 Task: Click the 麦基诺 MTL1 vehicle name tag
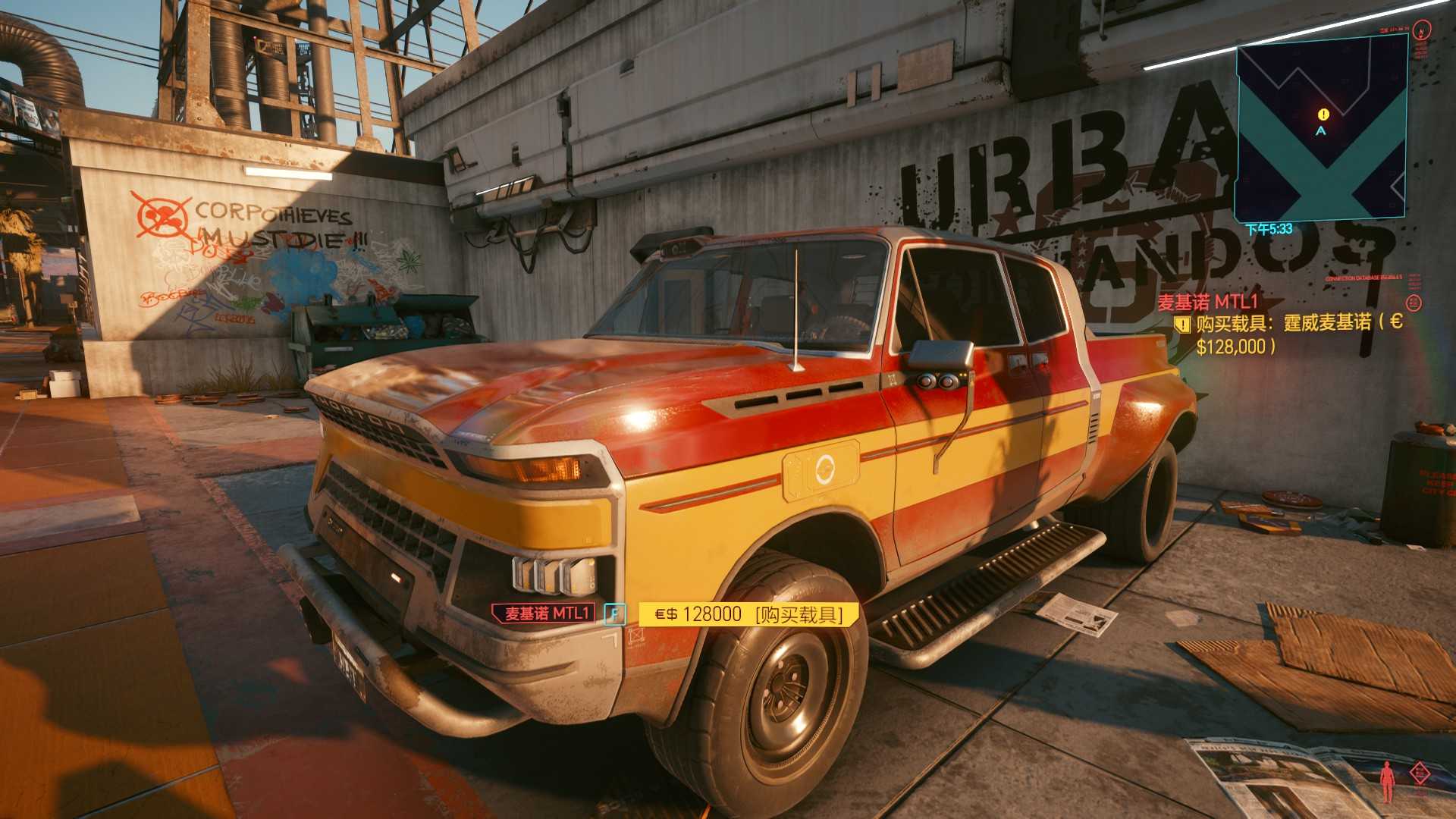click(x=546, y=613)
